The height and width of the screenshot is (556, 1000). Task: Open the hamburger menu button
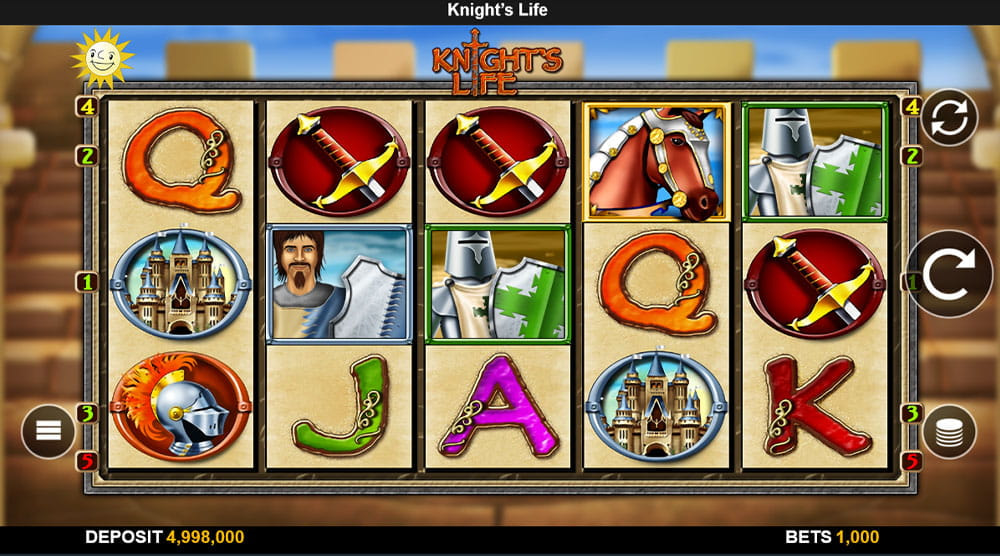pyautogui.click(x=49, y=431)
